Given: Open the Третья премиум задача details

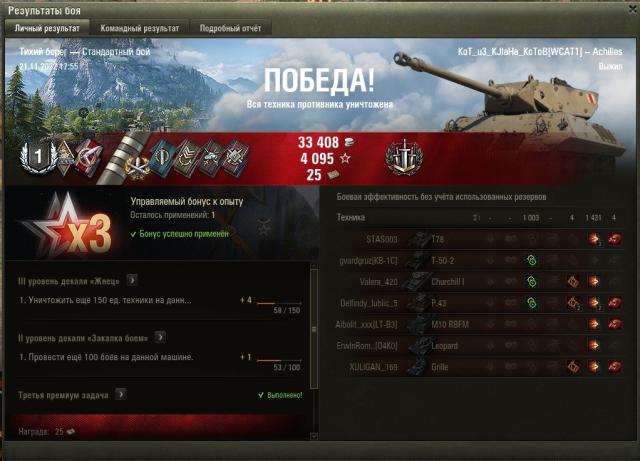Looking at the screenshot, I should [x=121, y=394].
